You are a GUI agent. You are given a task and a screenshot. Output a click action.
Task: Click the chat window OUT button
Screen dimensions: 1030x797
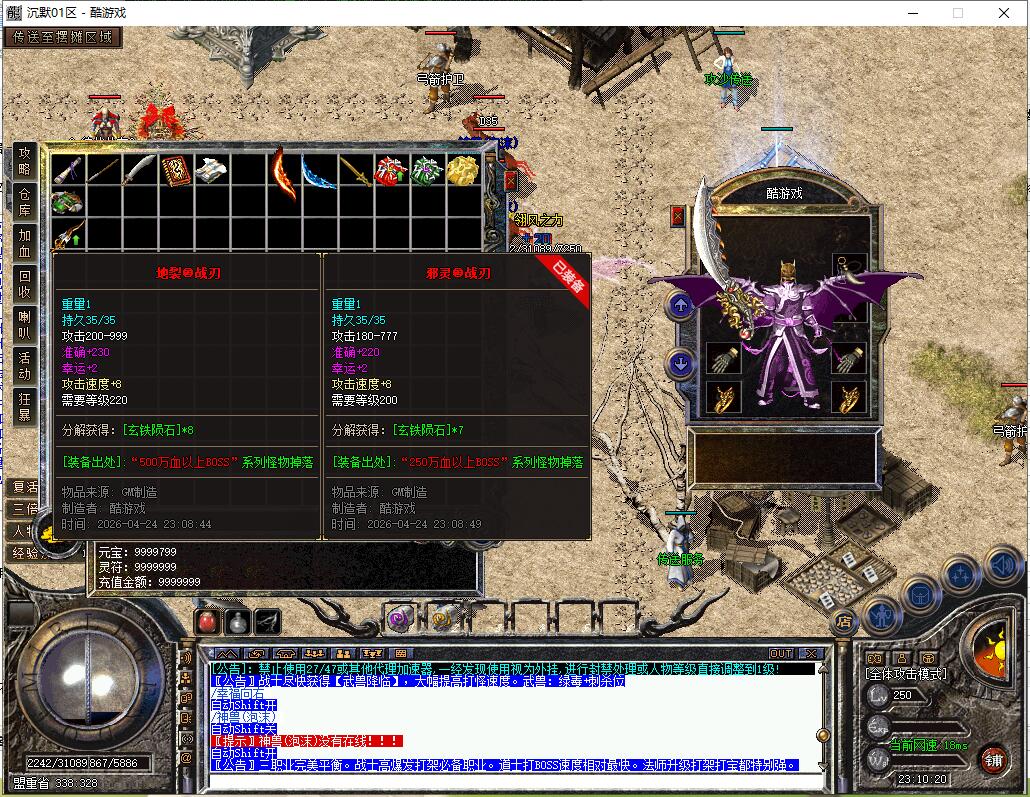(781, 654)
